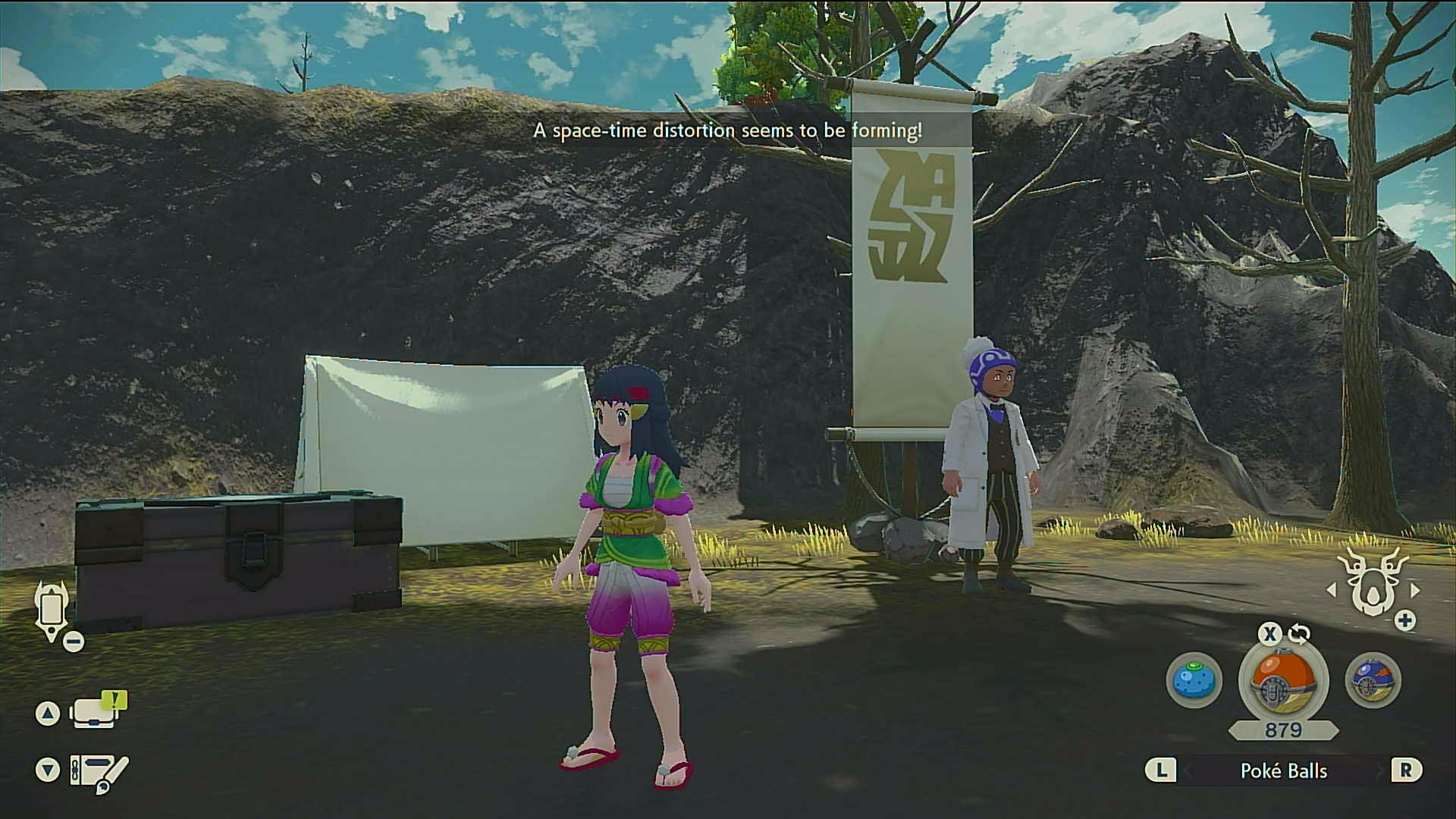Open the Arc Phone map icon
The image size is (1456, 819).
52,611
